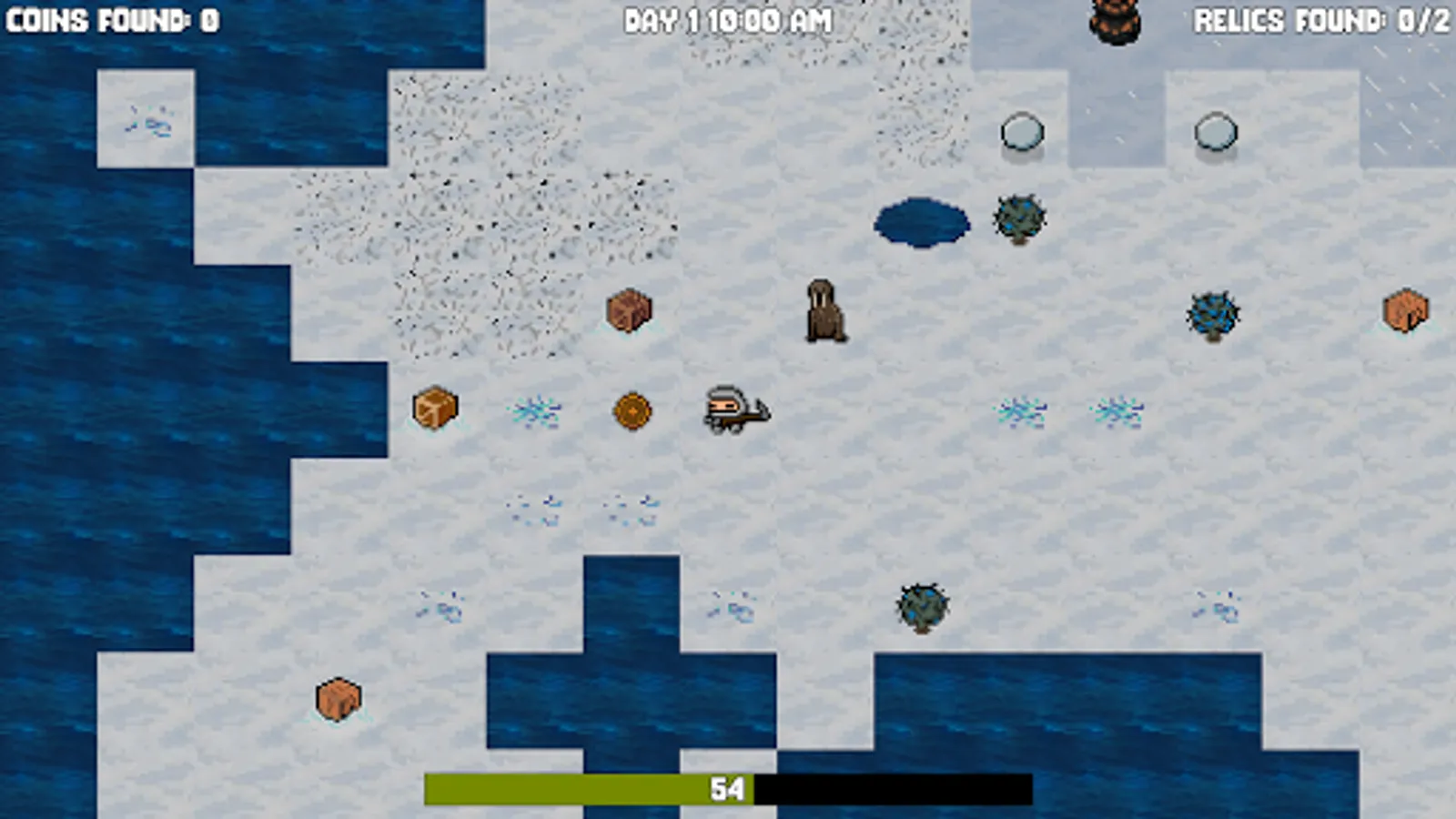Click the crate above the coin row
The height and width of the screenshot is (819, 1456).
[x=629, y=309]
